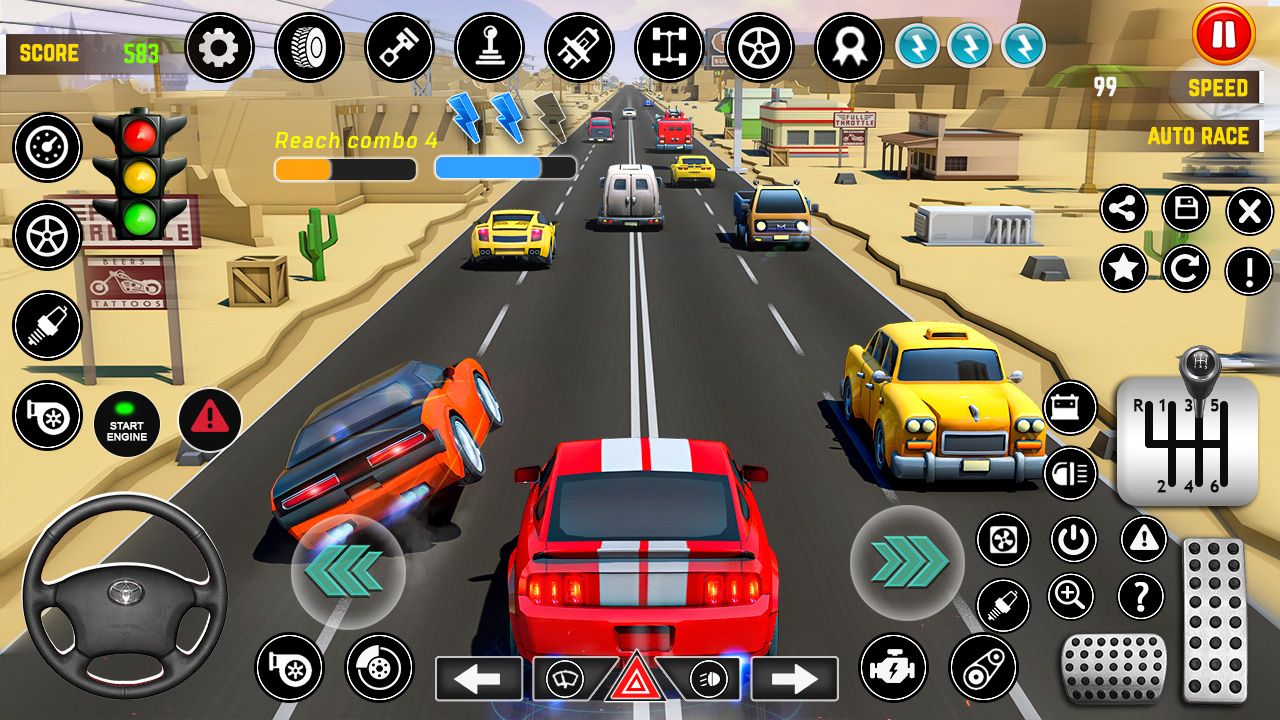1280x720 pixels.
Task: Activate the right turn signal arrow
Action: [x=795, y=679]
